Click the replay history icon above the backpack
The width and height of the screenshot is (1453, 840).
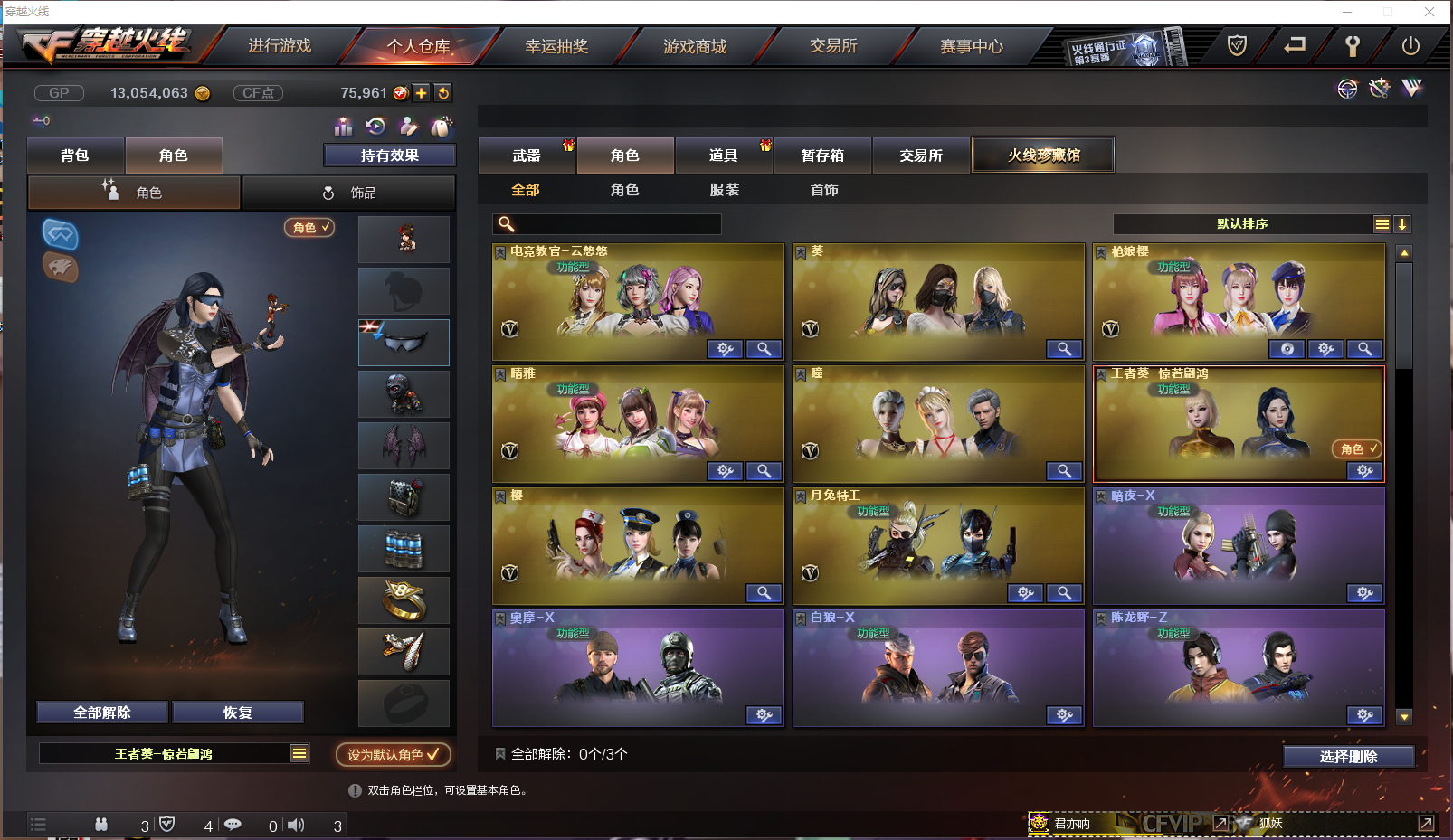[x=374, y=127]
